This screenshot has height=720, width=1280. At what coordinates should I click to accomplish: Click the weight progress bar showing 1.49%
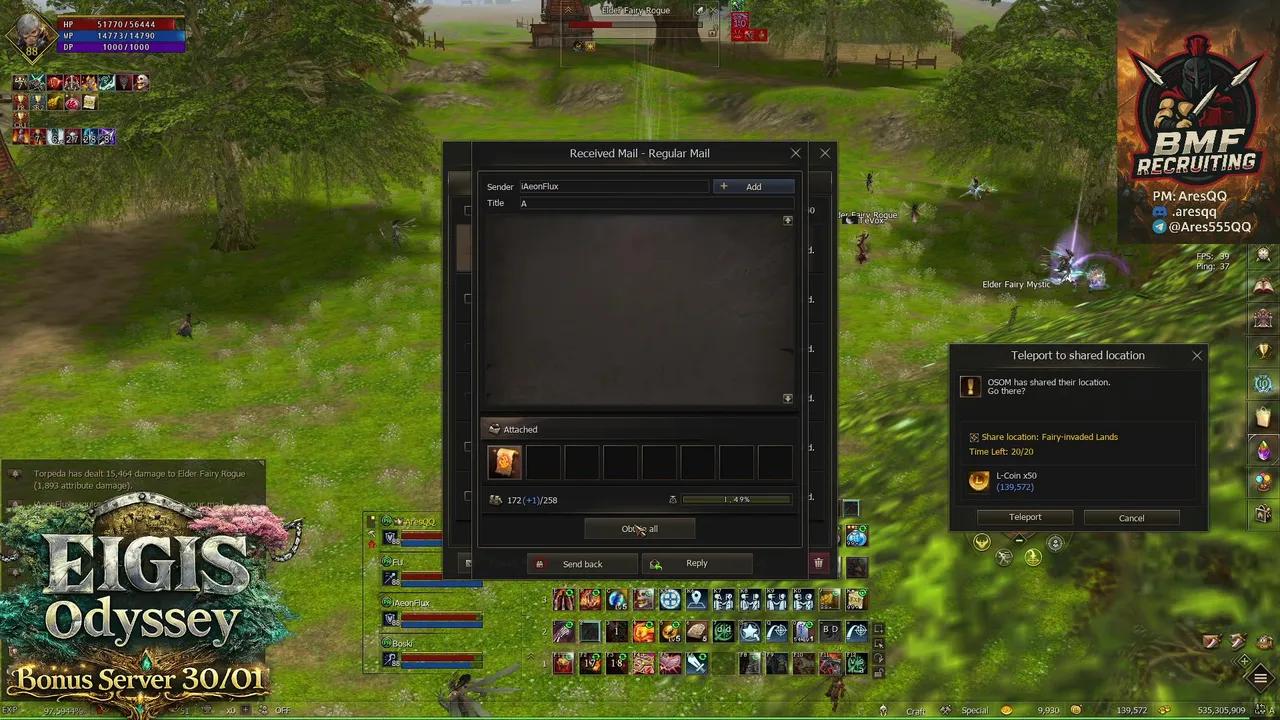click(737, 499)
